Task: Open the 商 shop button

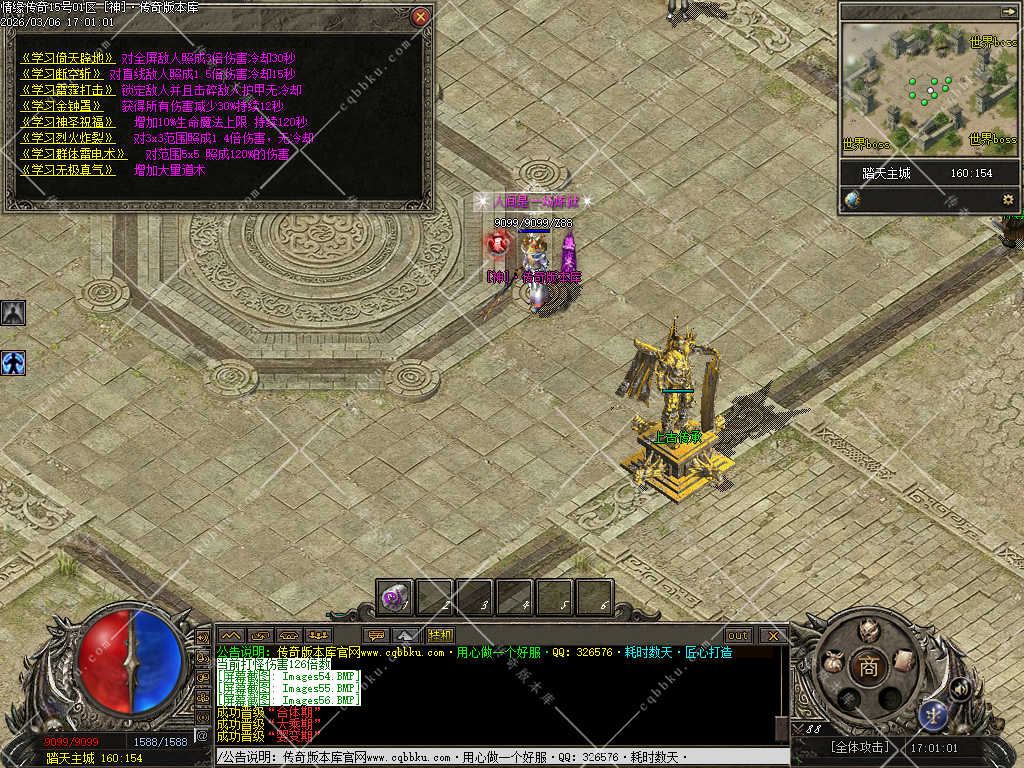Action: click(868, 667)
